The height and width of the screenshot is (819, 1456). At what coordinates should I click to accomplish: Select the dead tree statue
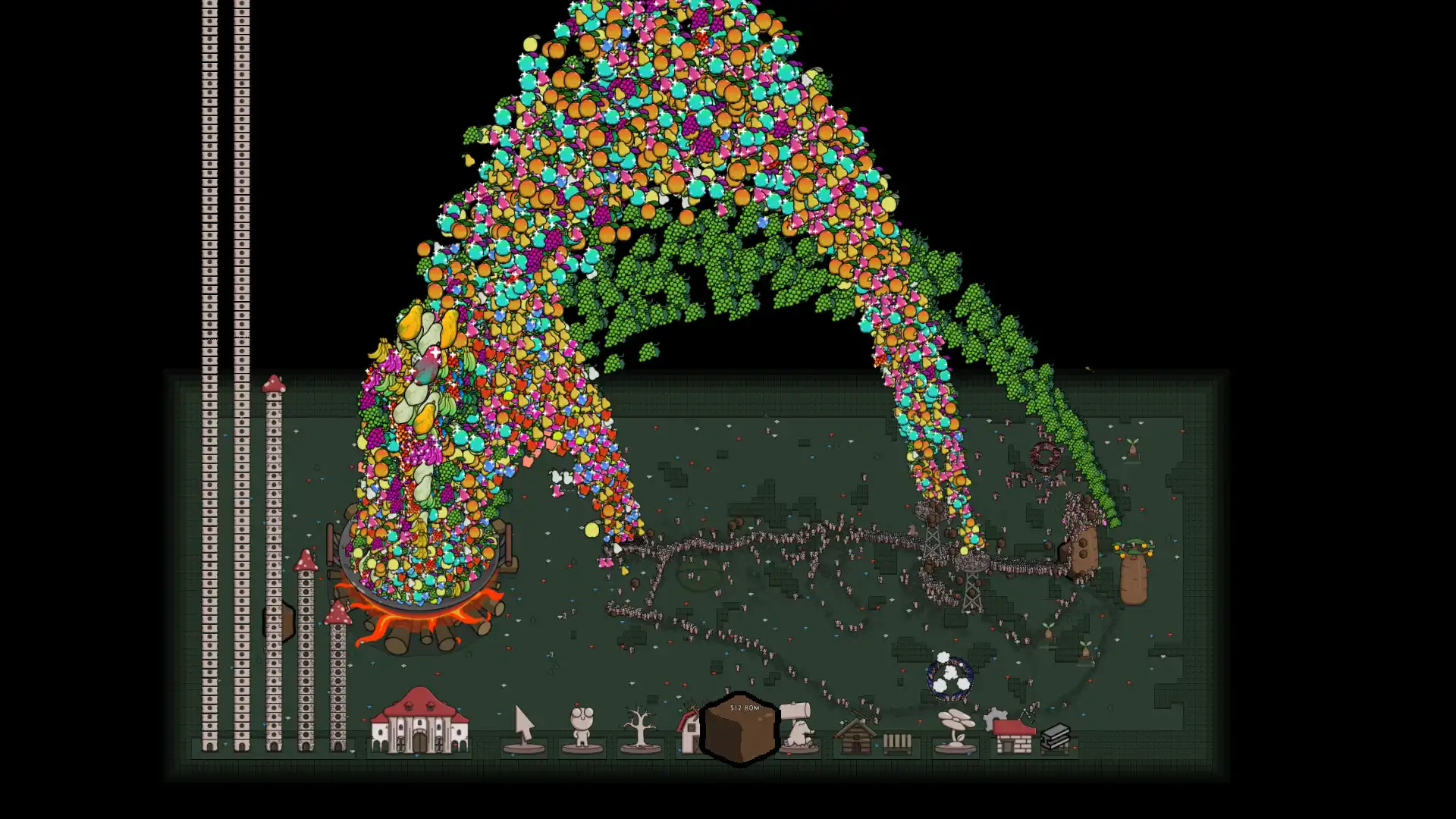tap(639, 726)
